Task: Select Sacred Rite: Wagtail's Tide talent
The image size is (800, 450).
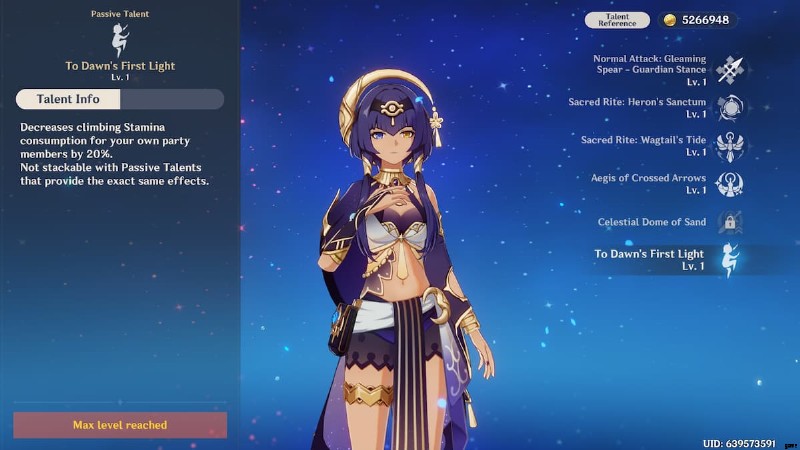Action: [730, 146]
